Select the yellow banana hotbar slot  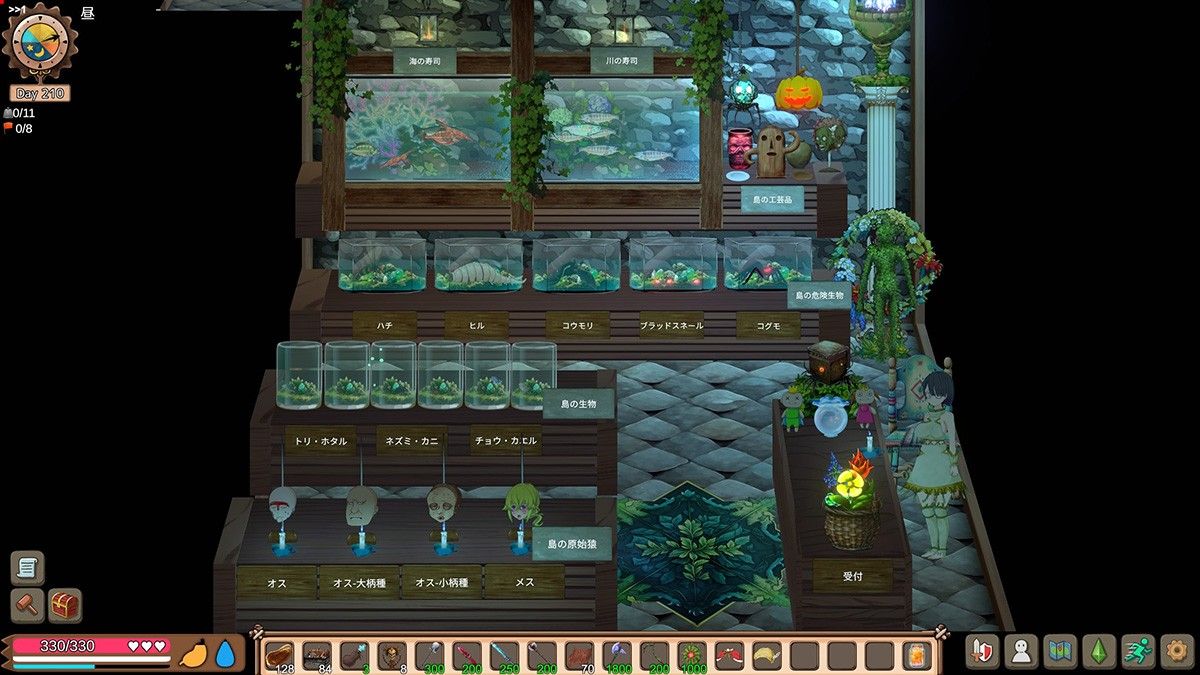pos(767,656)
